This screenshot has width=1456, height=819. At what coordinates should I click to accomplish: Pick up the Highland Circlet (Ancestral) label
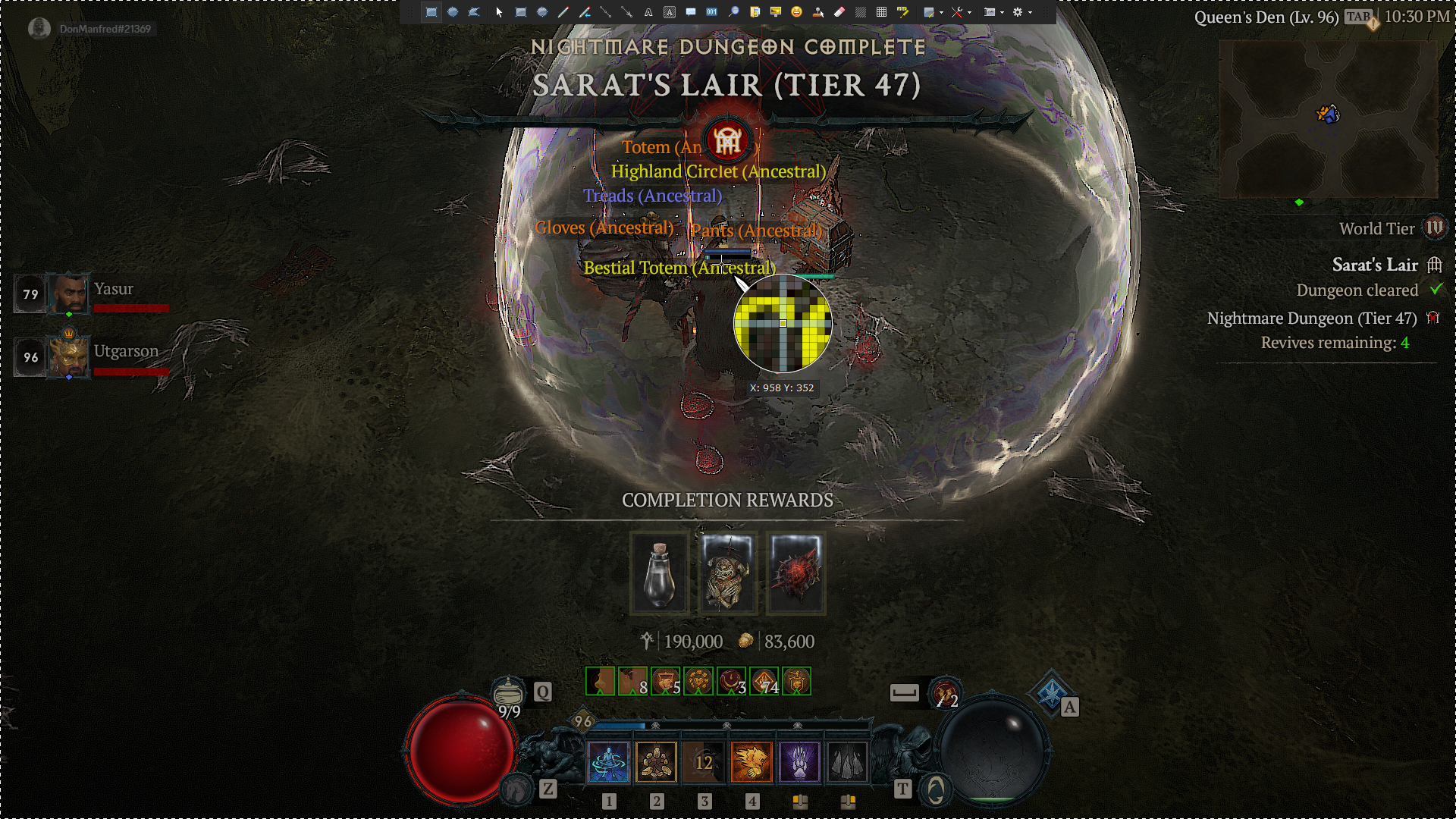point(717,171)
